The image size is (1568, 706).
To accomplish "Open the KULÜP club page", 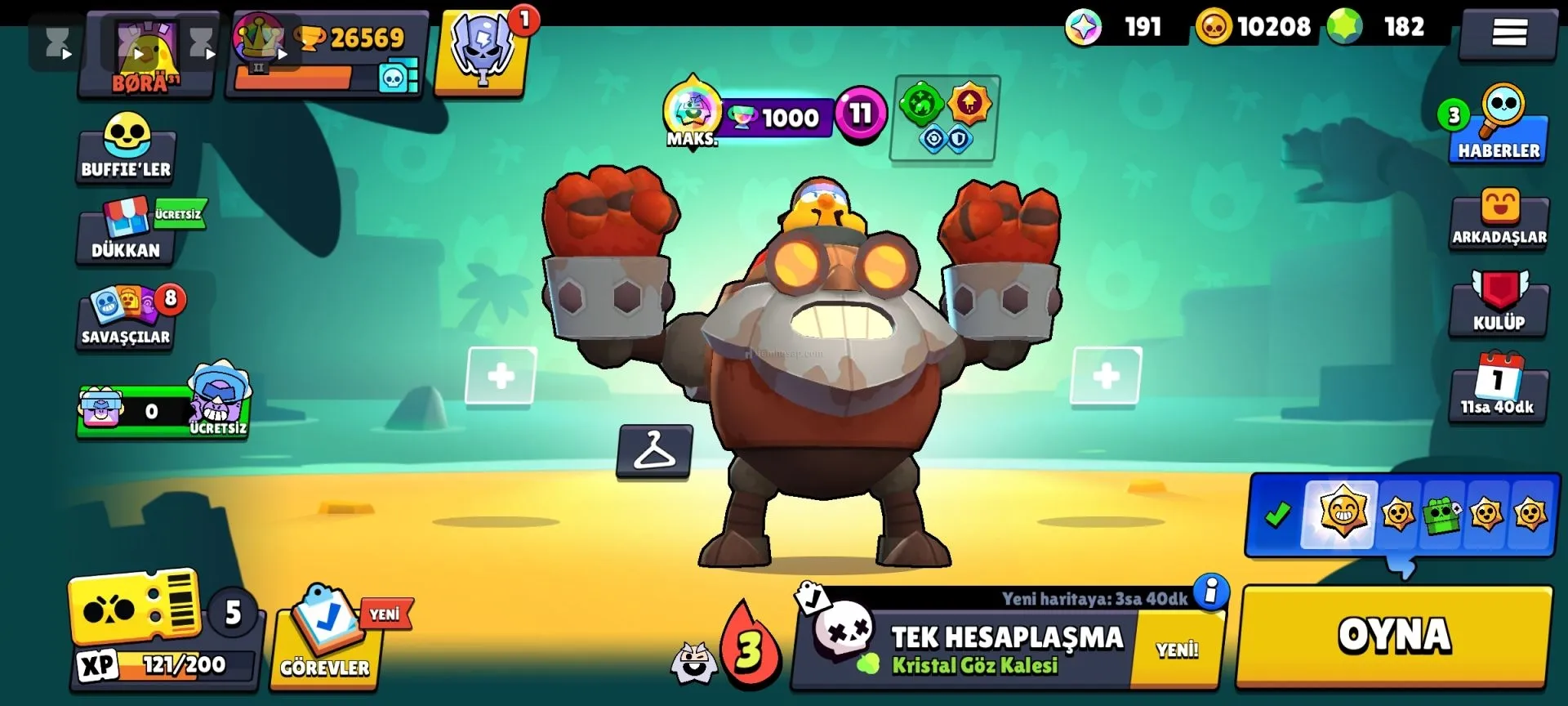I will point(1499,304).
